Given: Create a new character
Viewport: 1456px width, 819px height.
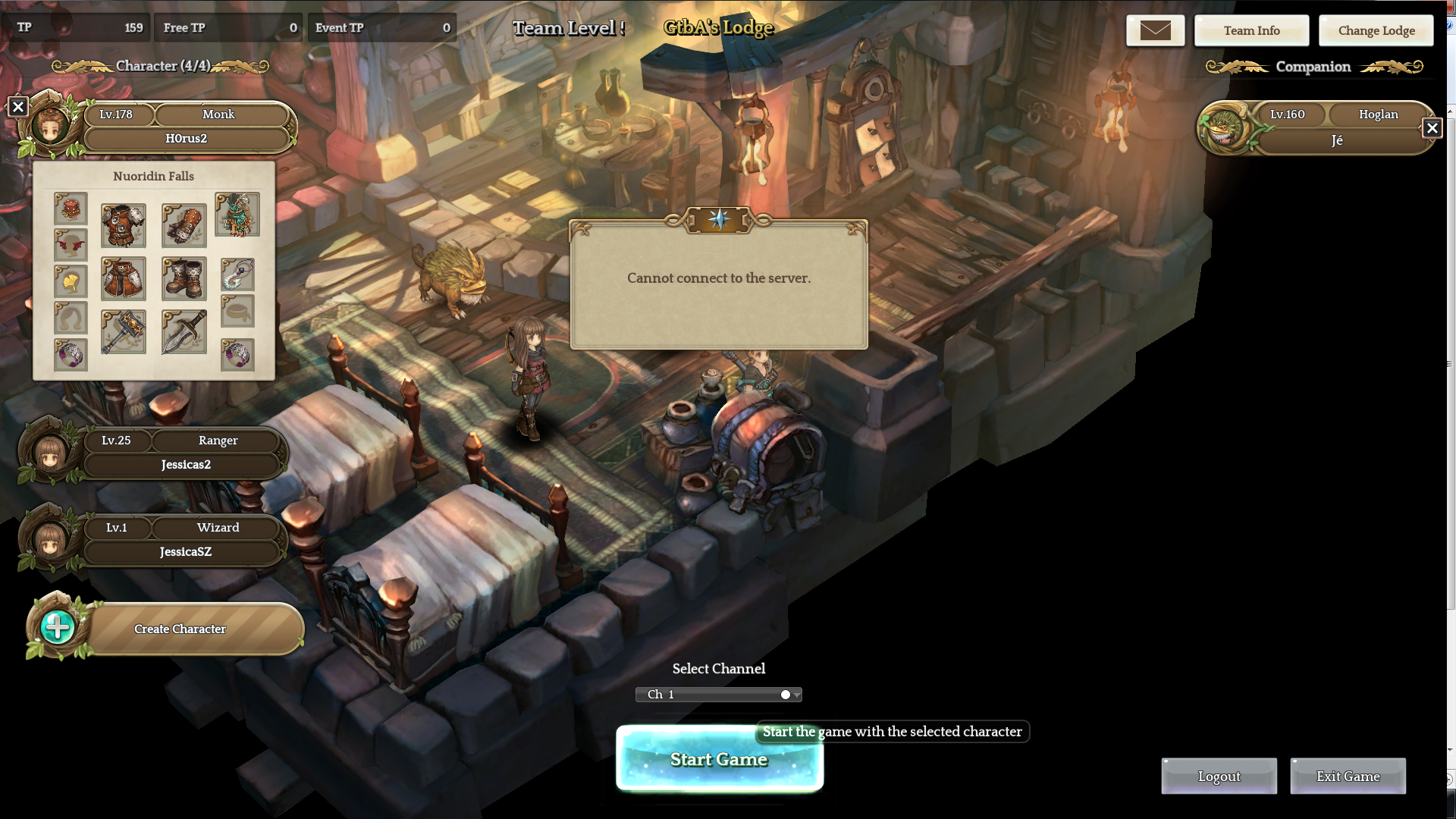Looking at the screenshot, I should (x=180, y=629).
